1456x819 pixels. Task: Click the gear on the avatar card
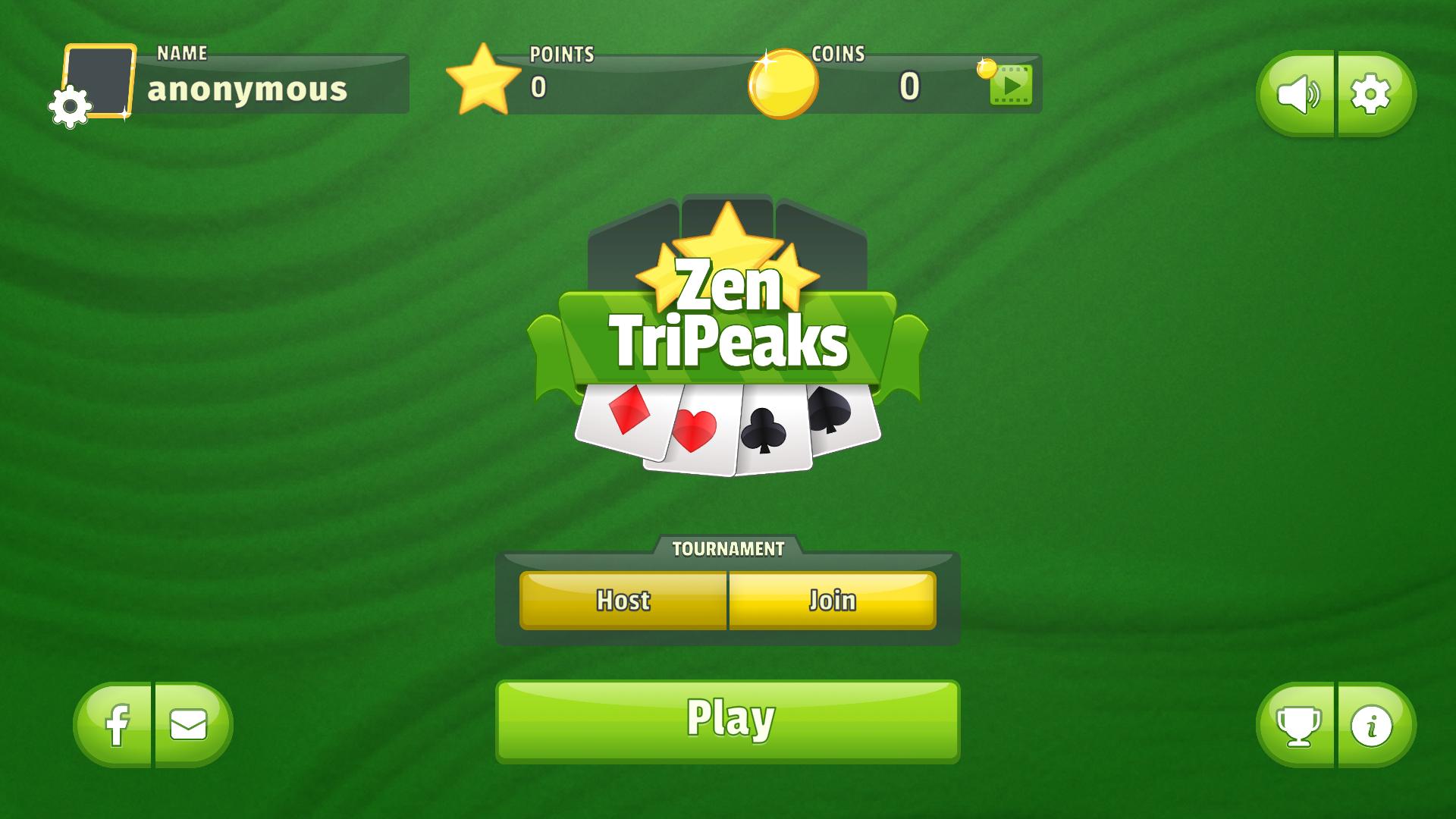point(69,105)
